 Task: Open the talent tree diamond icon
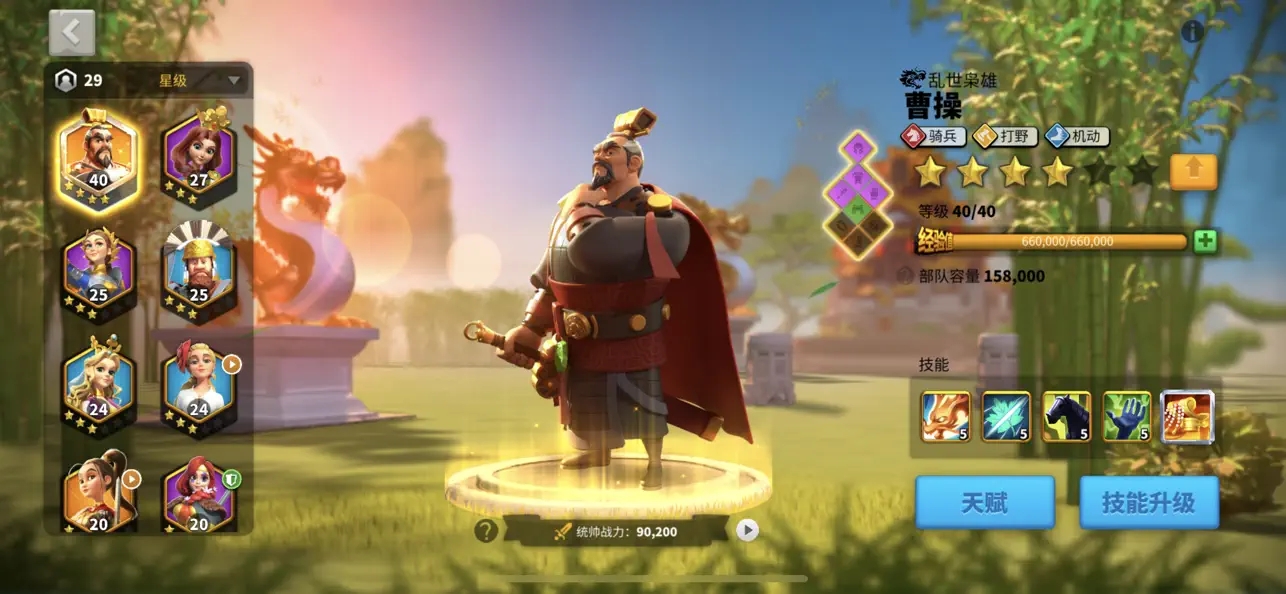pos(858,196)
